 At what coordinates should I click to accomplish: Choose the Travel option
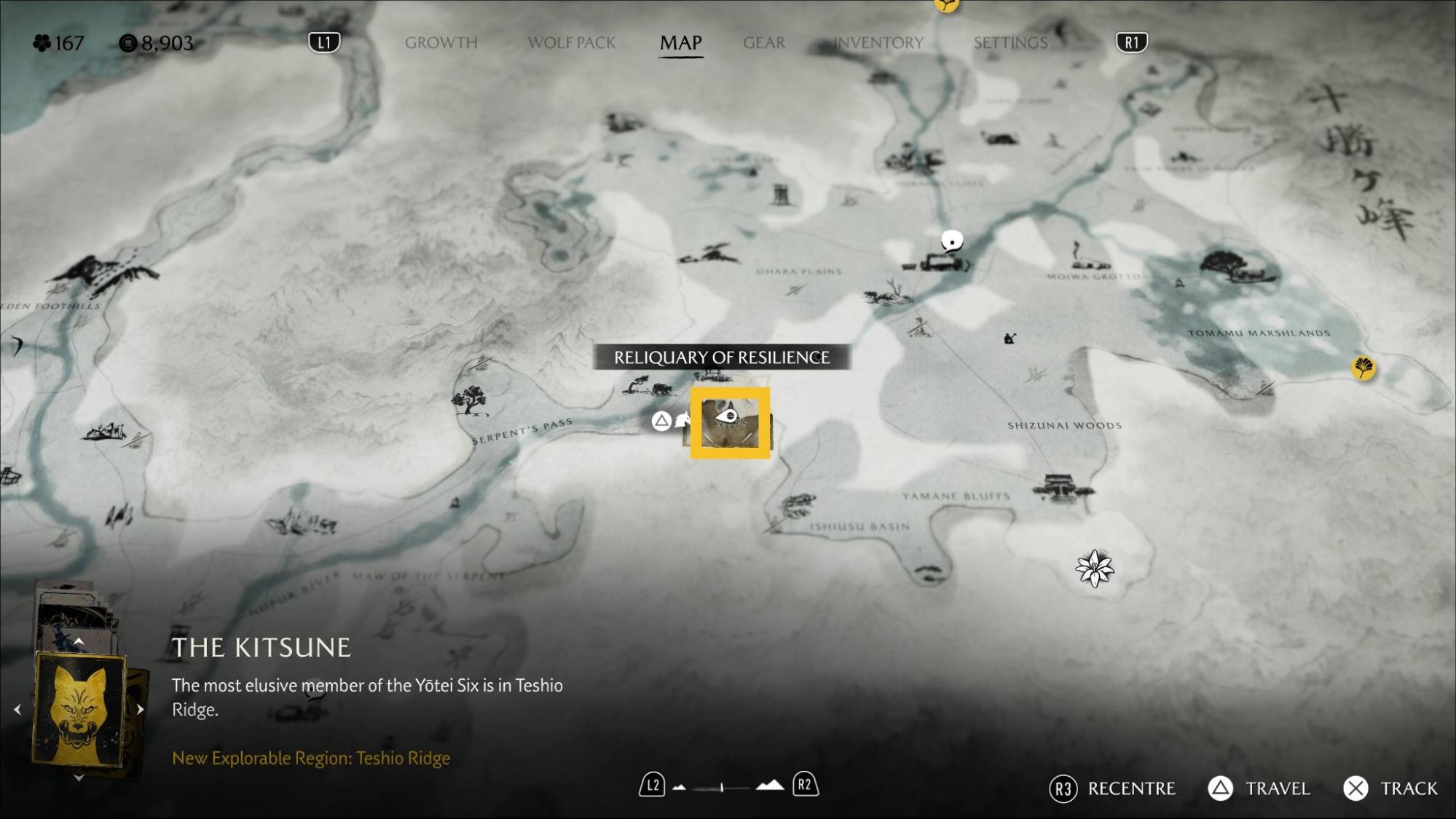click(1277, 788)
